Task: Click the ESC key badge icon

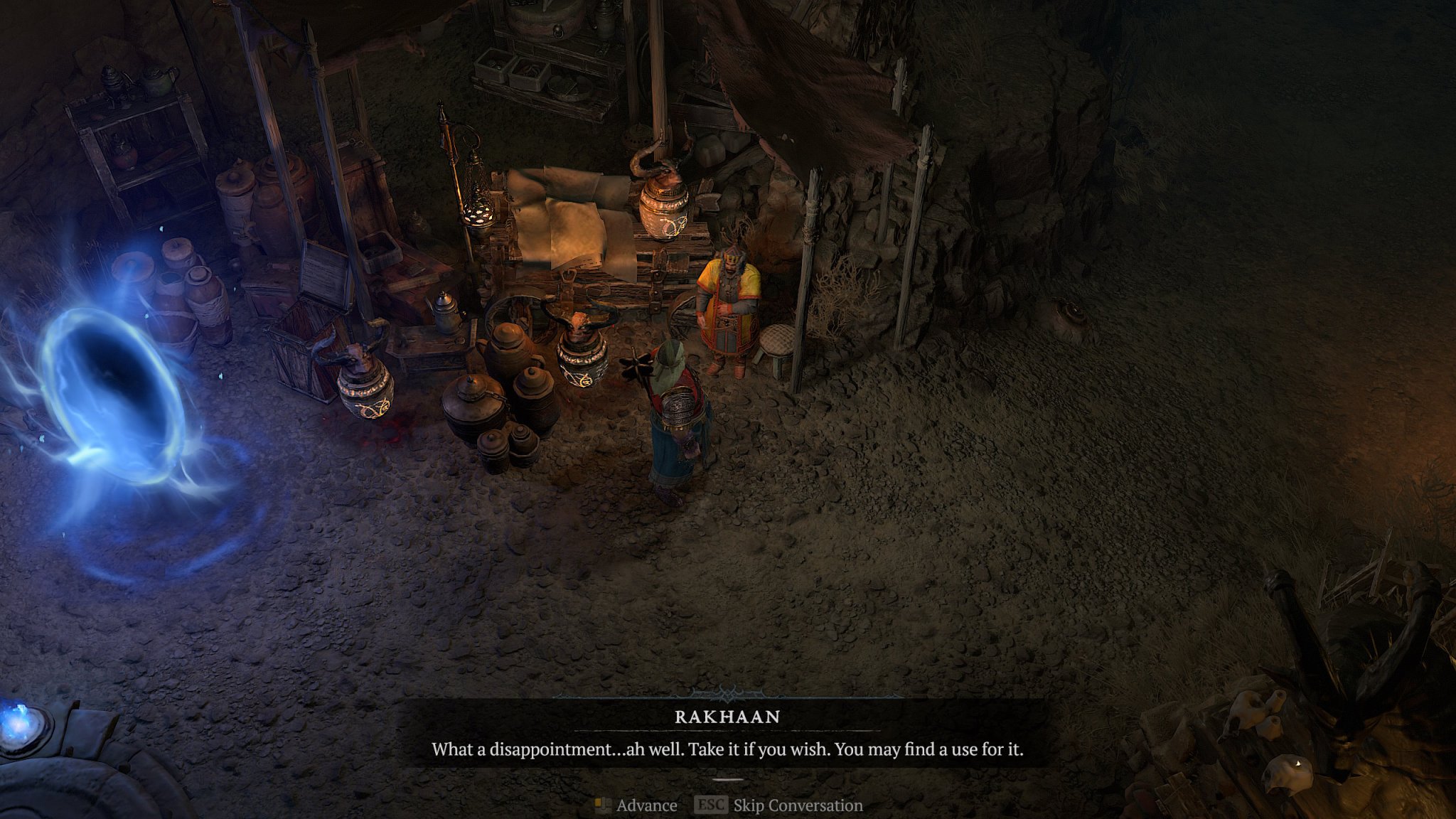Action: point(710,805)
